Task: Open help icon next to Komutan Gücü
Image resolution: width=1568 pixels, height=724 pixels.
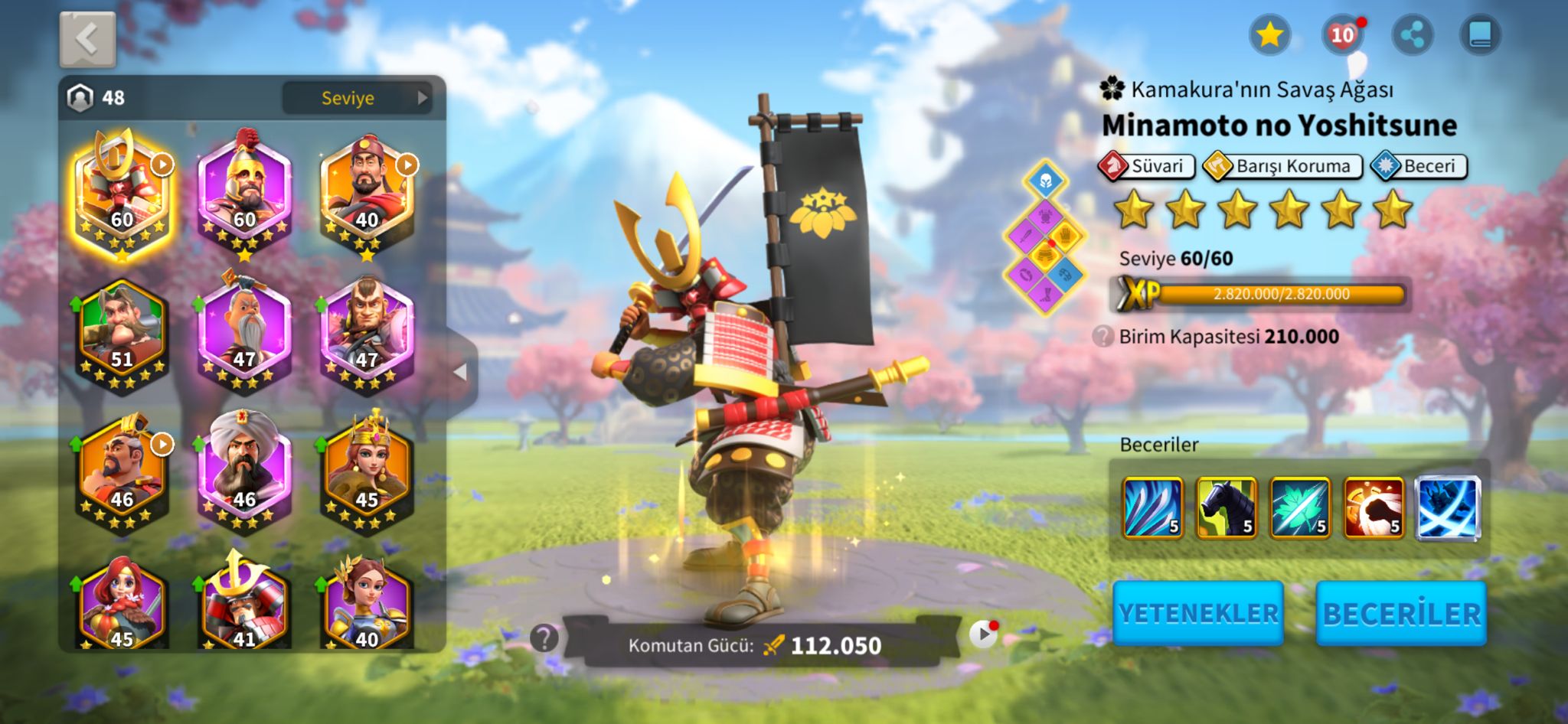Action: 544,638
